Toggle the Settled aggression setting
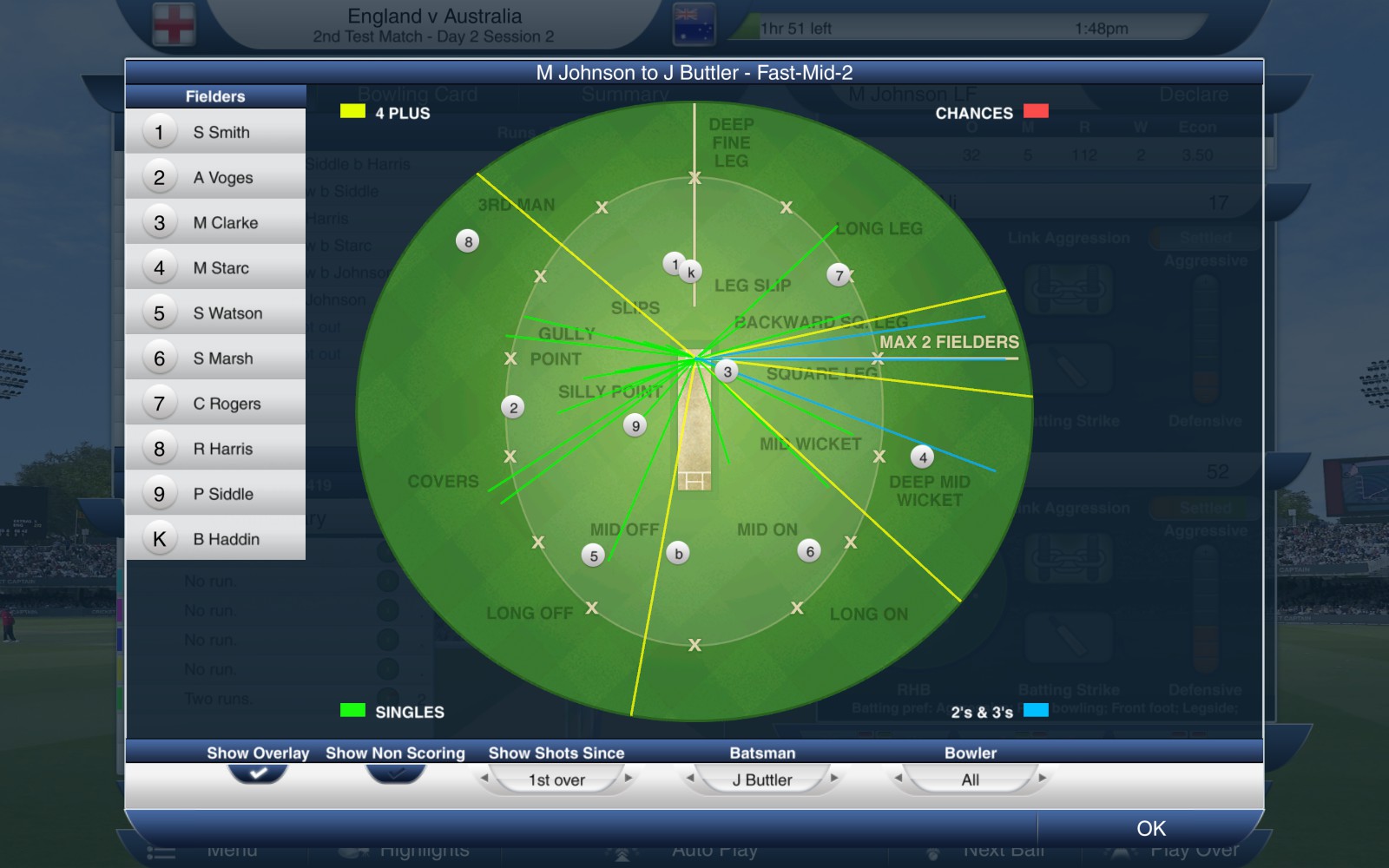This screenshot has width=1389, height=868. [1207, 238]
